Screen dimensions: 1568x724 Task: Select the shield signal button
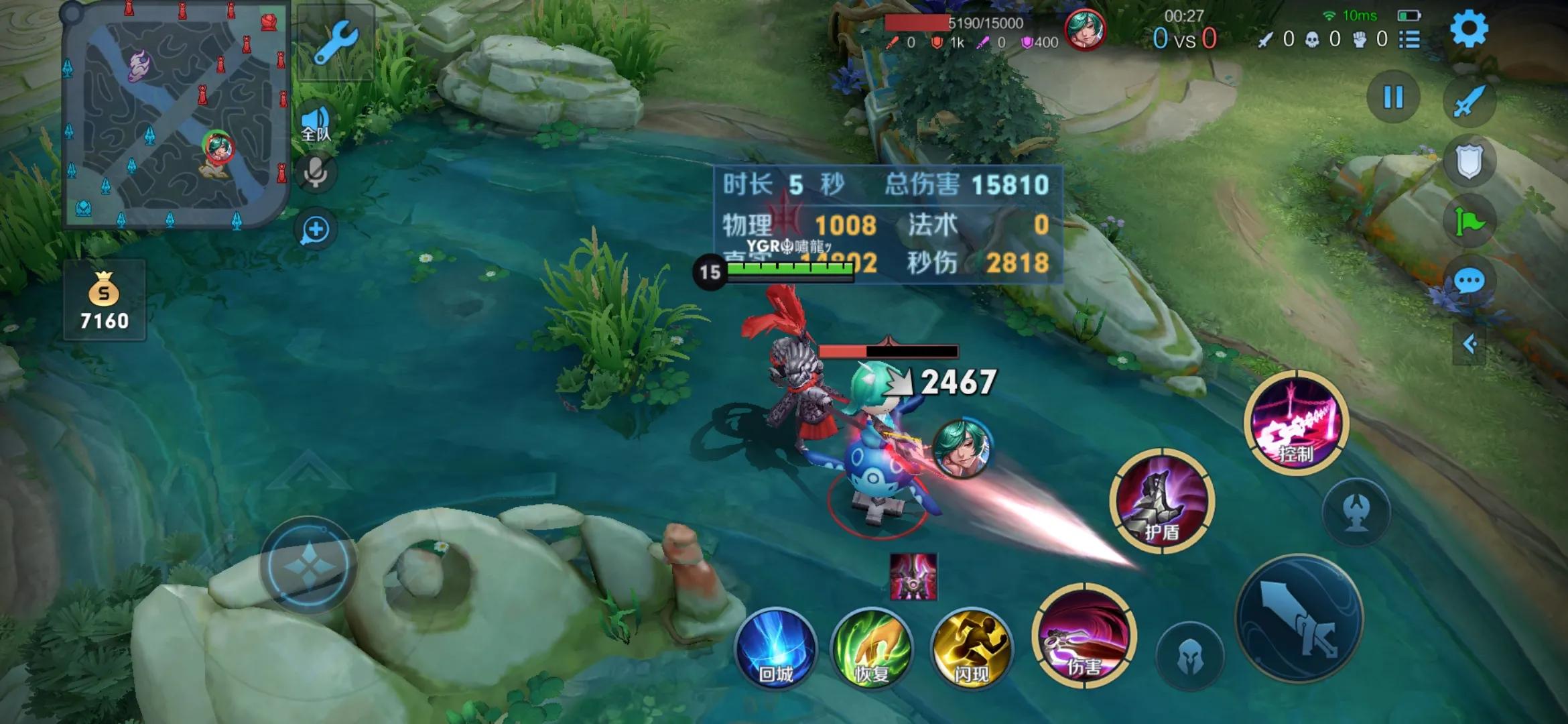coord(1468,162)
